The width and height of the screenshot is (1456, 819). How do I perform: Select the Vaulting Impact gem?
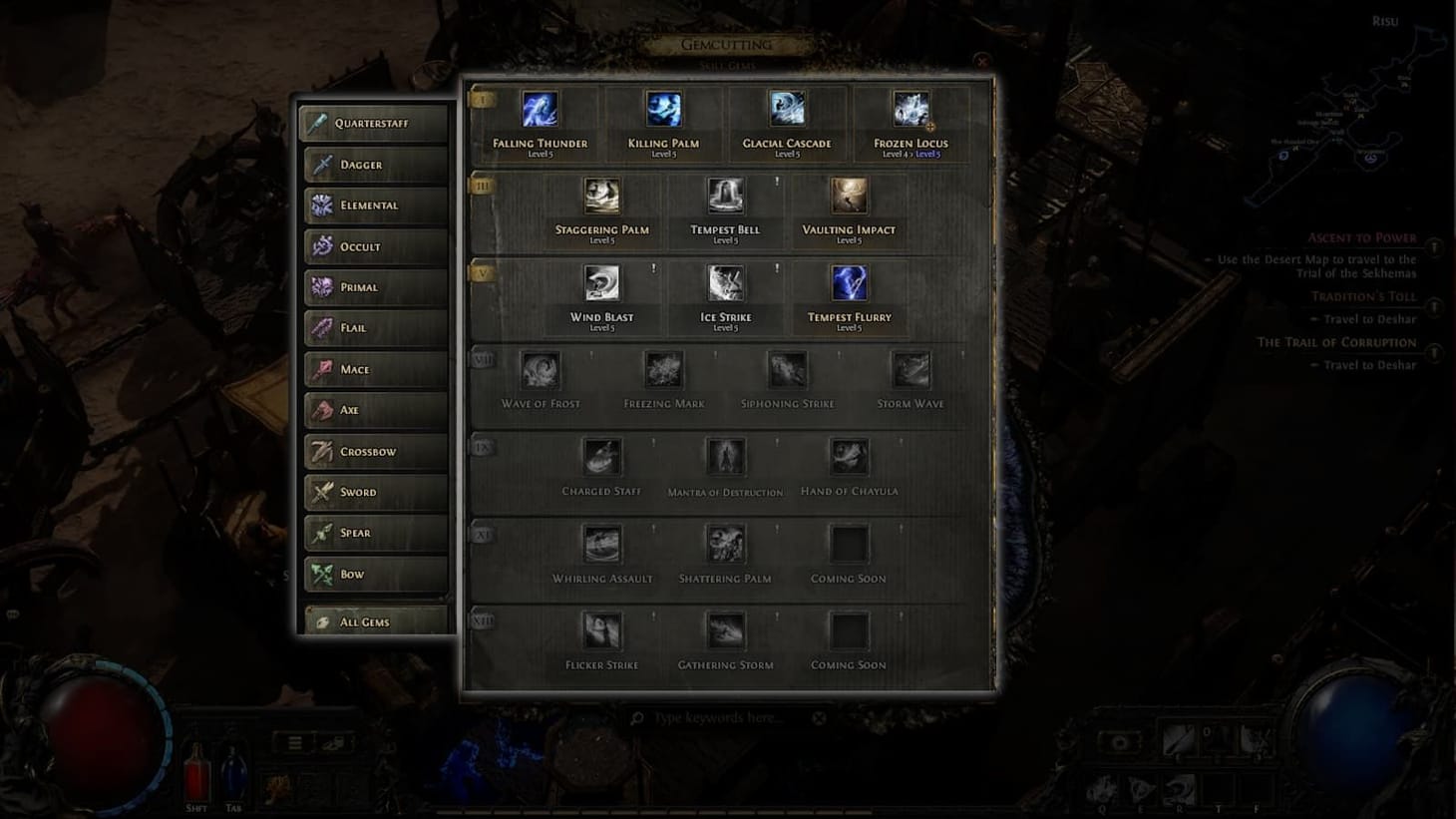(848, 197)
